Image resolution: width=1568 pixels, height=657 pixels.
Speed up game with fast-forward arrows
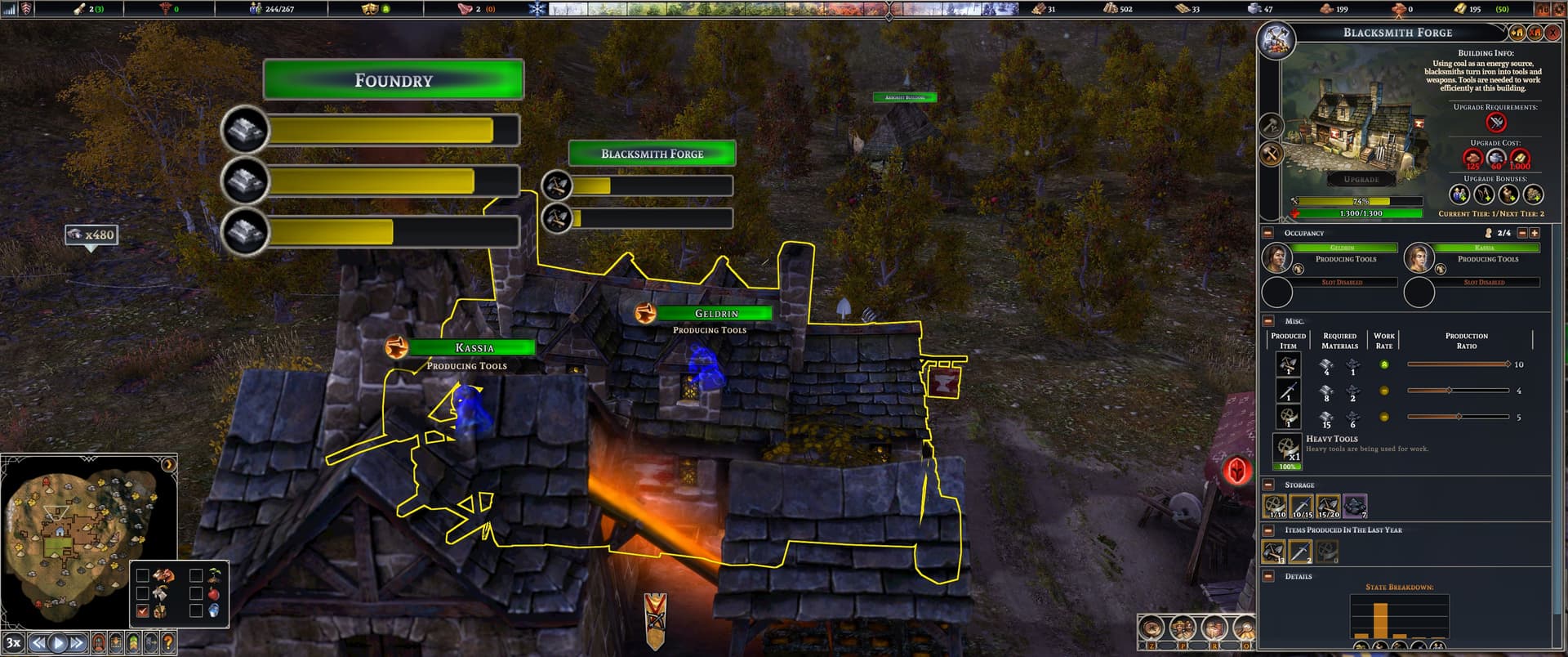point(76,643)
